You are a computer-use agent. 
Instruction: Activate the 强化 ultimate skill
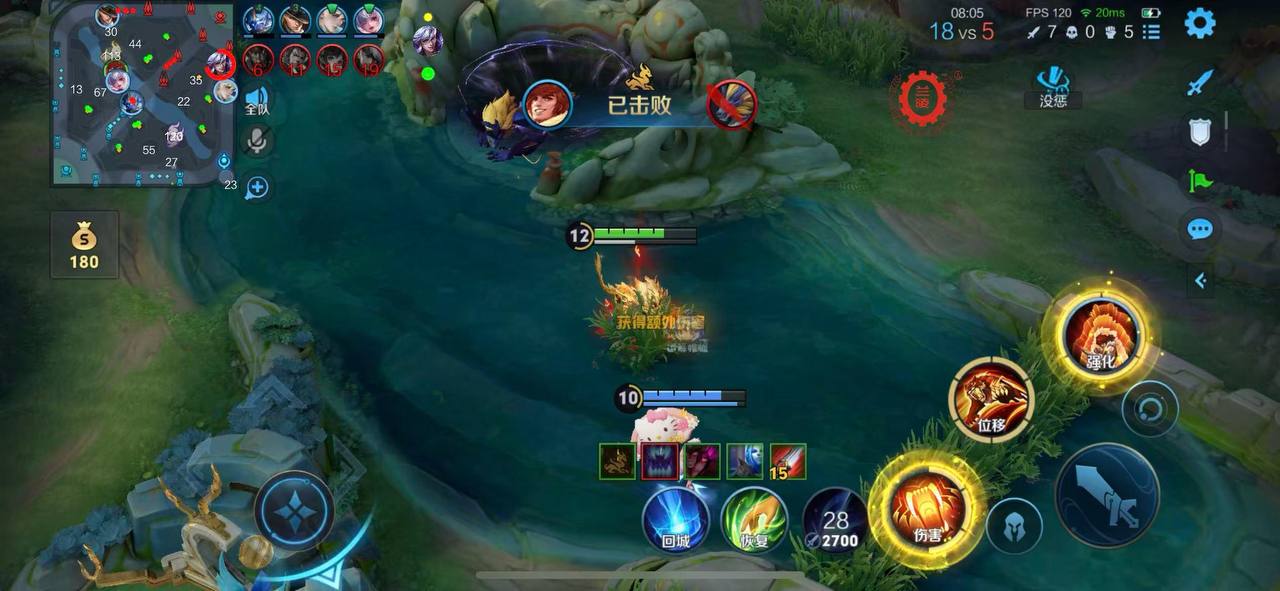coord(1099,336)
